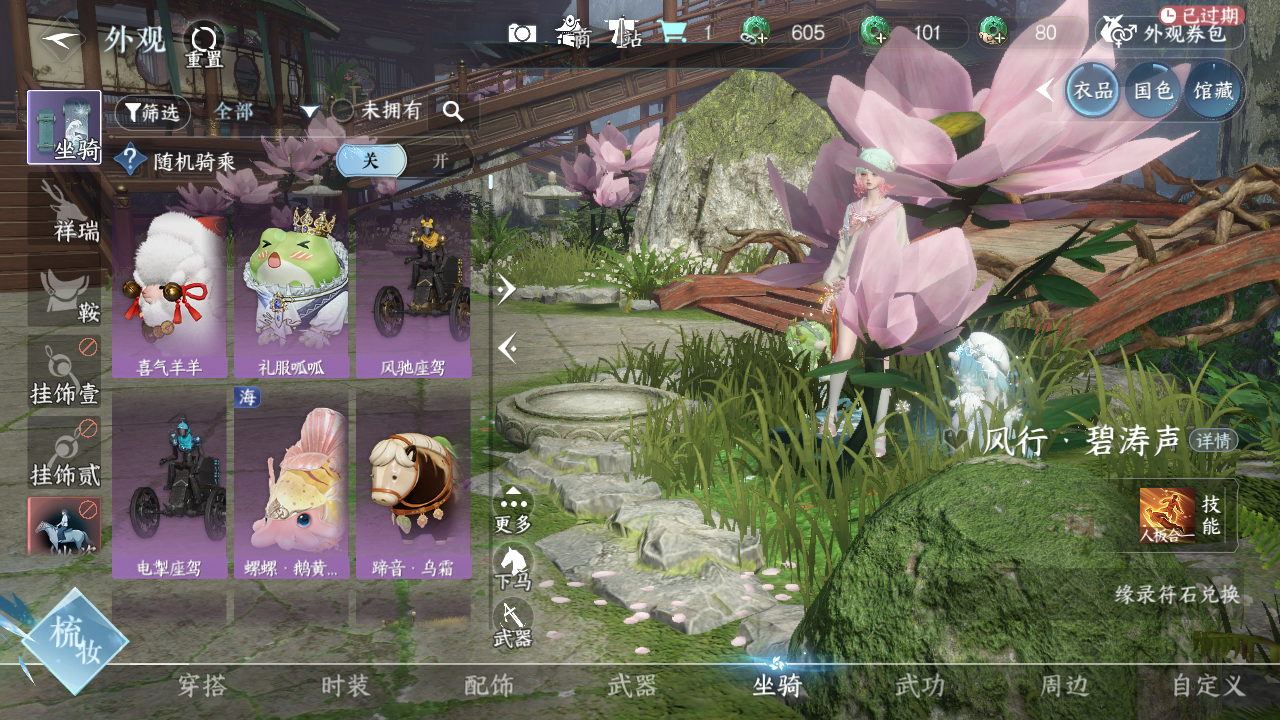The image size is (1280, 720).
Task: Click the back arrow beside 外观
Action: pos(59,39)
